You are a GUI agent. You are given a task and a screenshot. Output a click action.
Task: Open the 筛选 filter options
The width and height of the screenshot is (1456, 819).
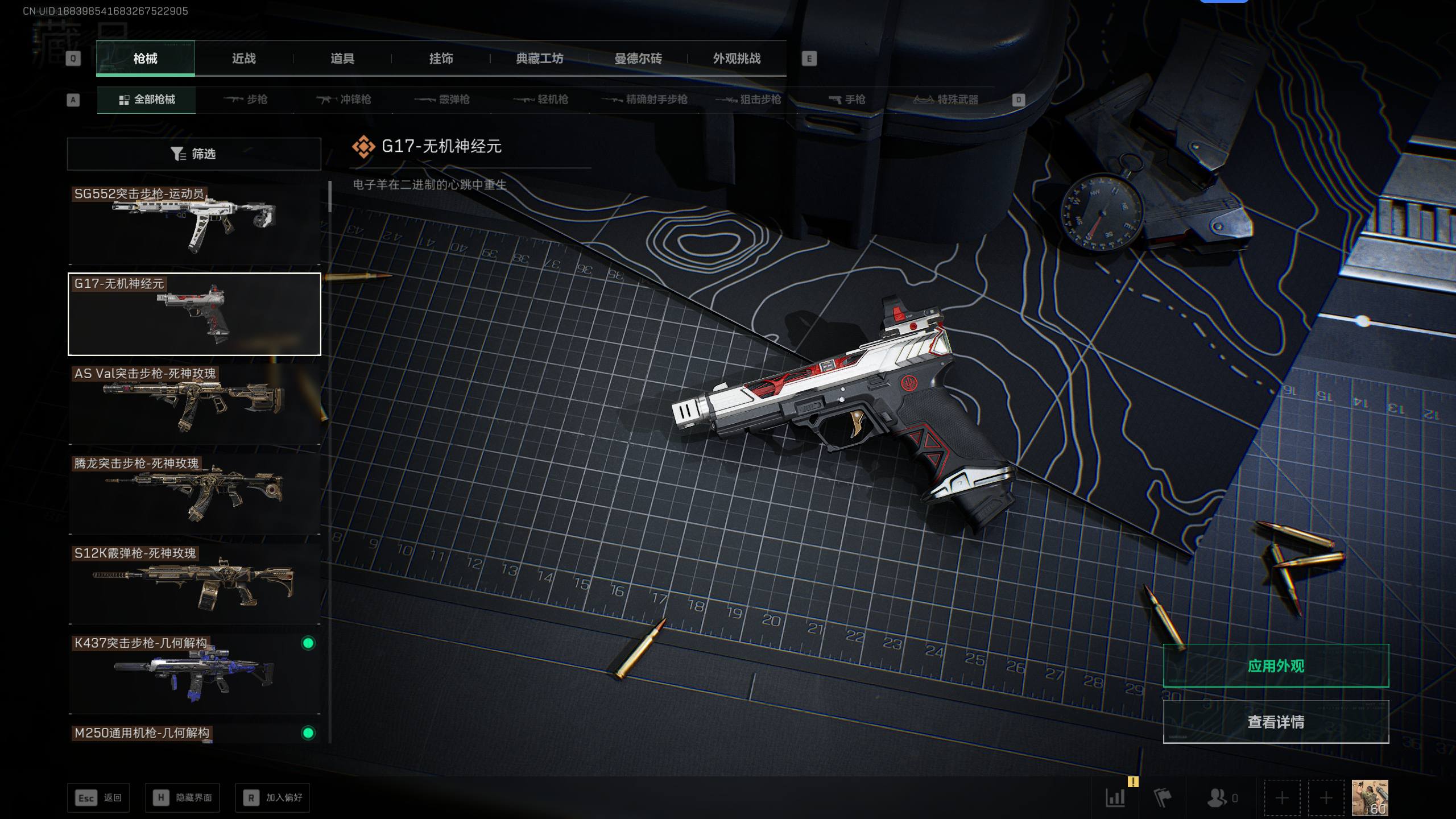pyautogui.click(x=194, y=154)
